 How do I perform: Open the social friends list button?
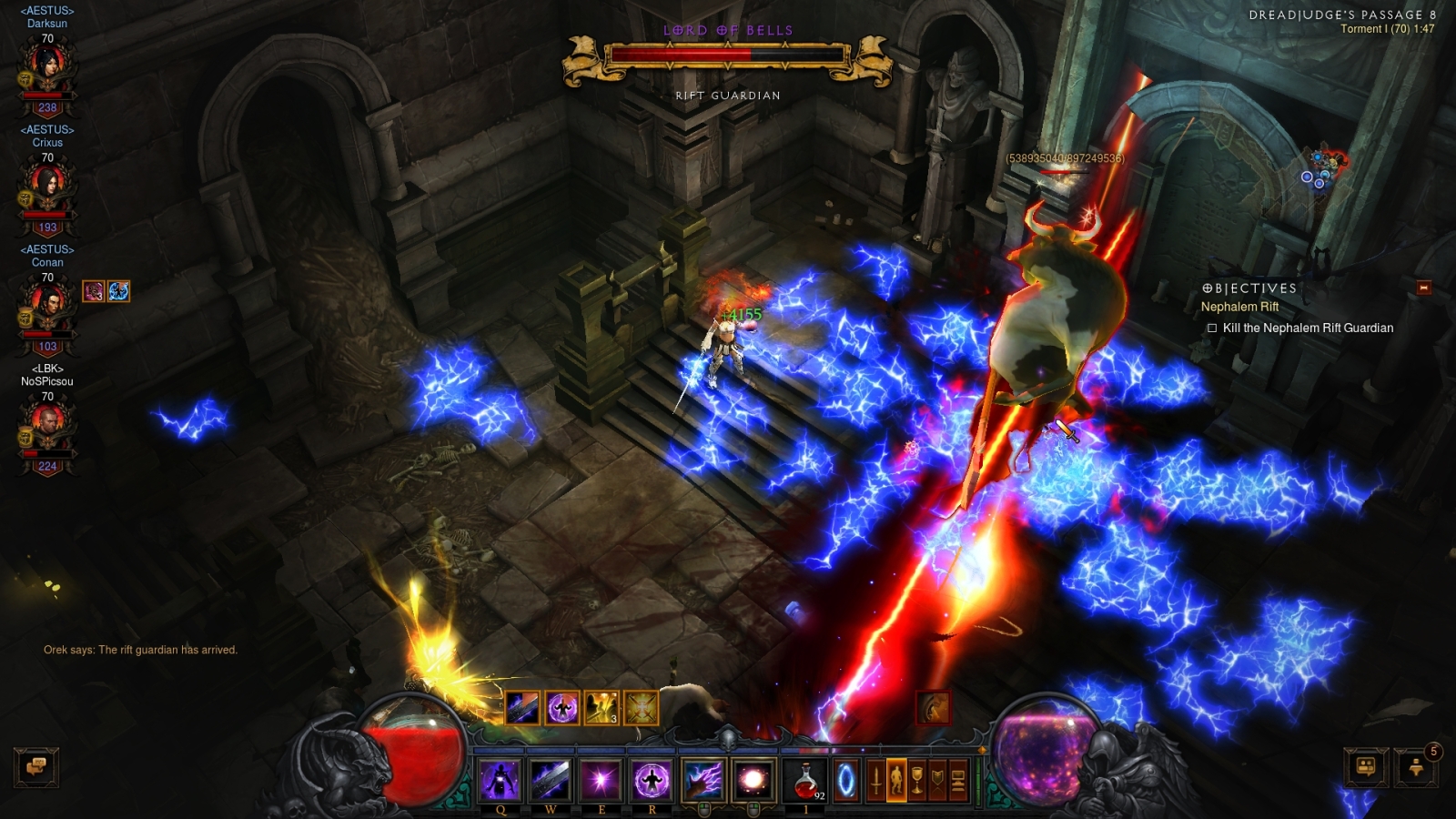tap(1366, 767)
